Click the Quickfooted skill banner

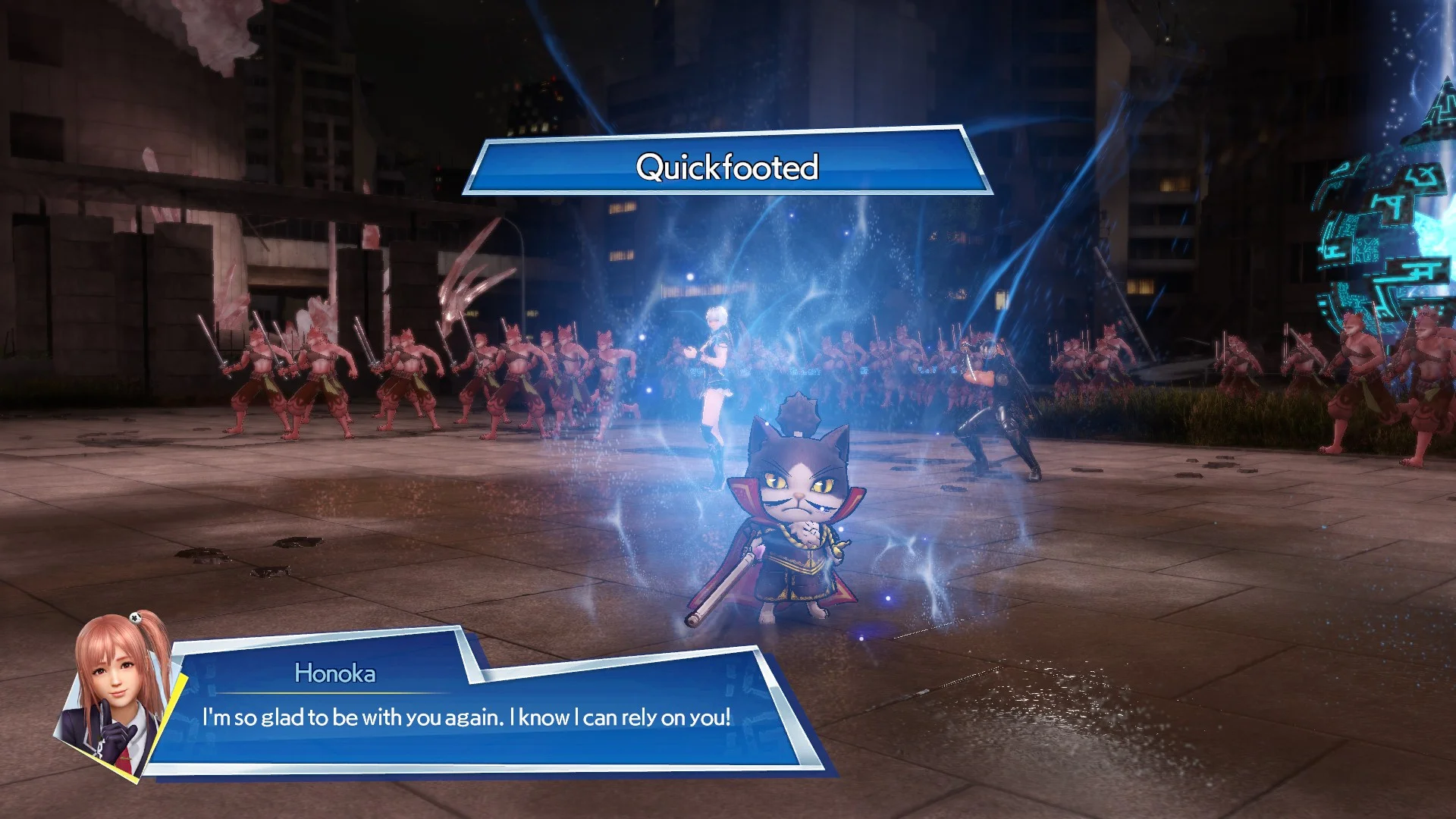728,168
